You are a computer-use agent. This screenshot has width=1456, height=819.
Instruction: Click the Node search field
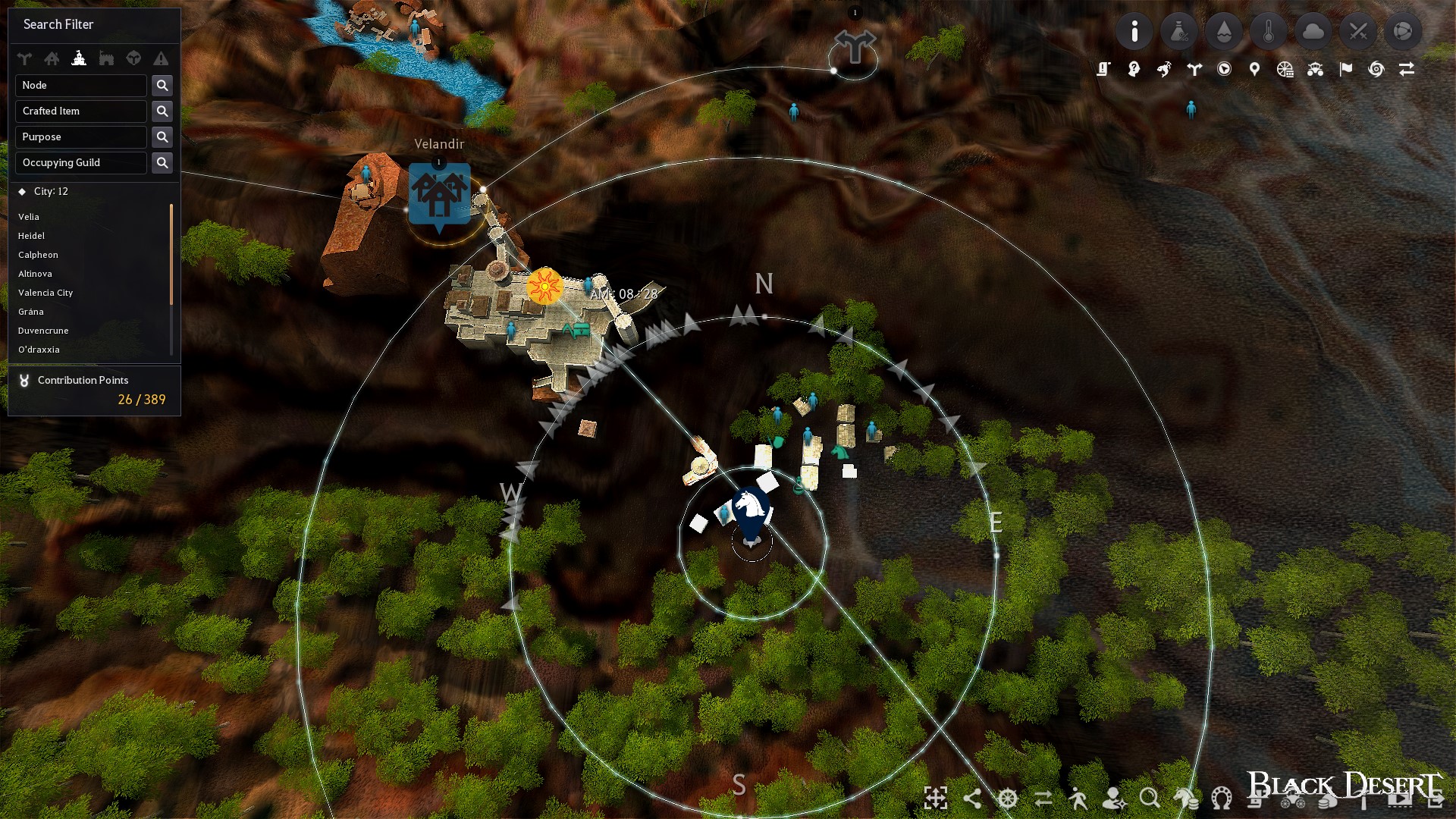click(x=81, y=86)
